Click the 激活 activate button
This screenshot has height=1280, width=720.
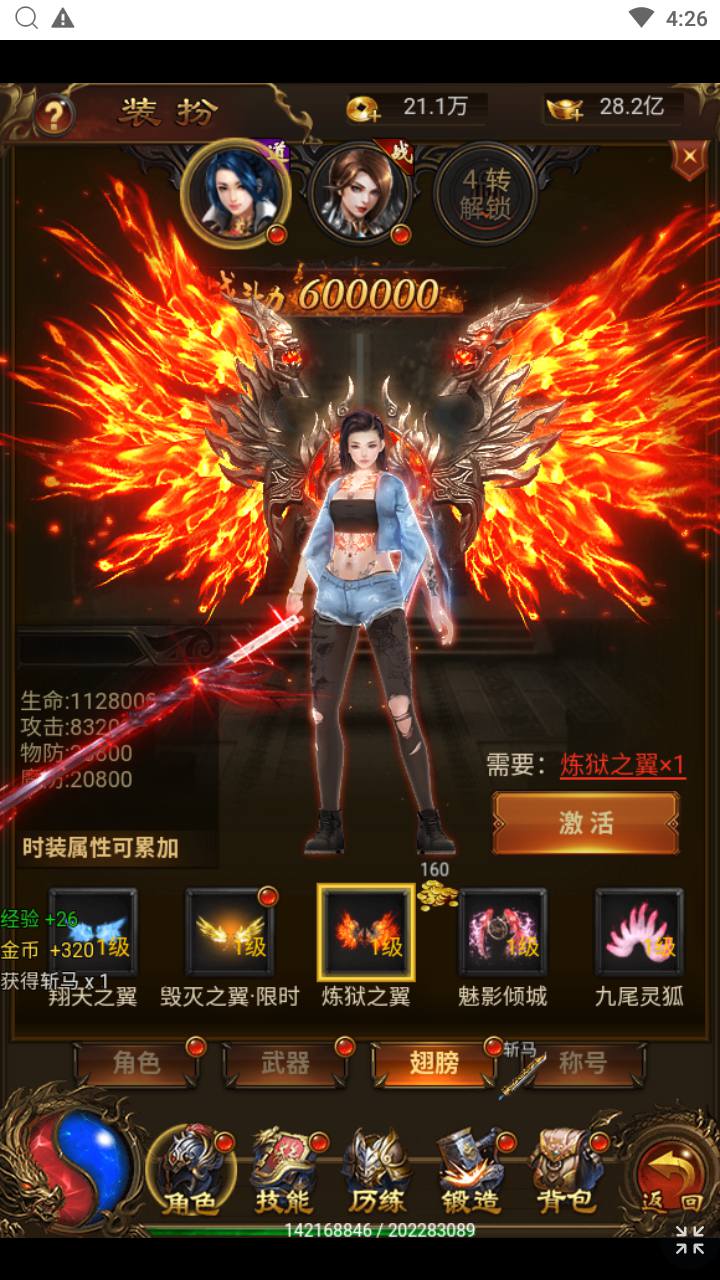coord(585,823)
